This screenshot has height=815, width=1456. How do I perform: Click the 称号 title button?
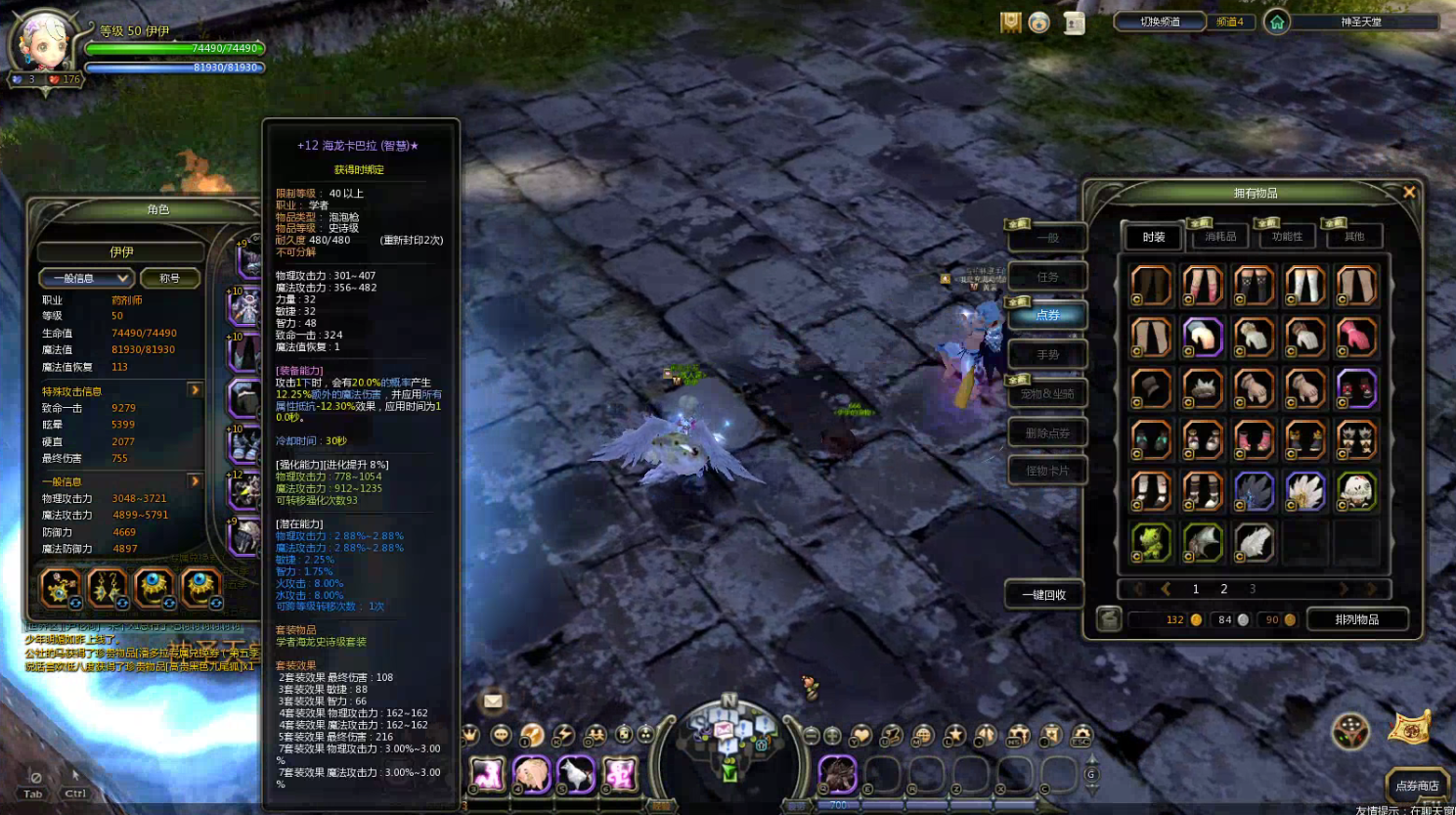click(170, 278)
